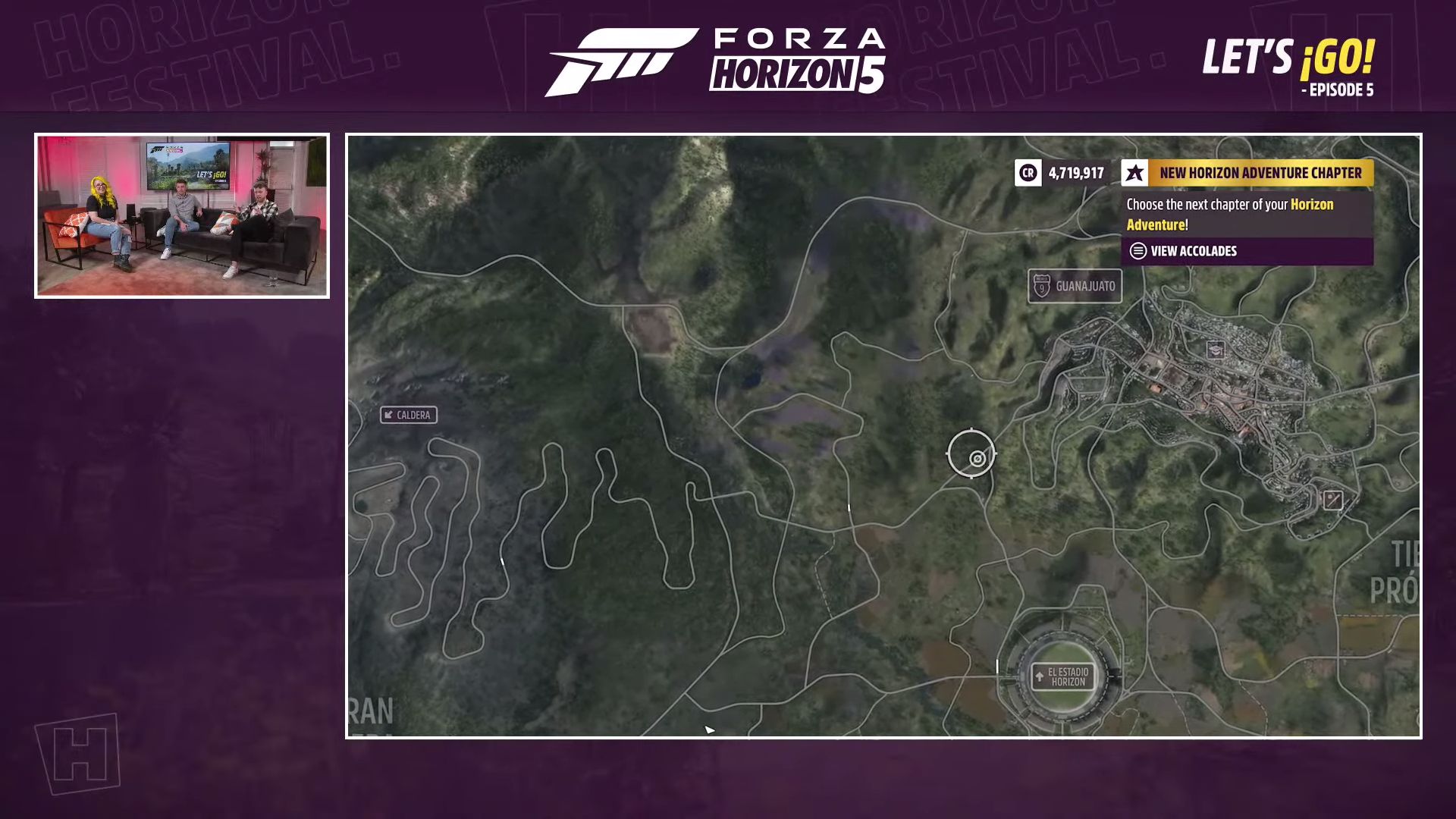Click the accolades list icon next to View Accolades
Image resolution: width=1456 pixels, height=819 pixels.
(x=1137, y=251)
